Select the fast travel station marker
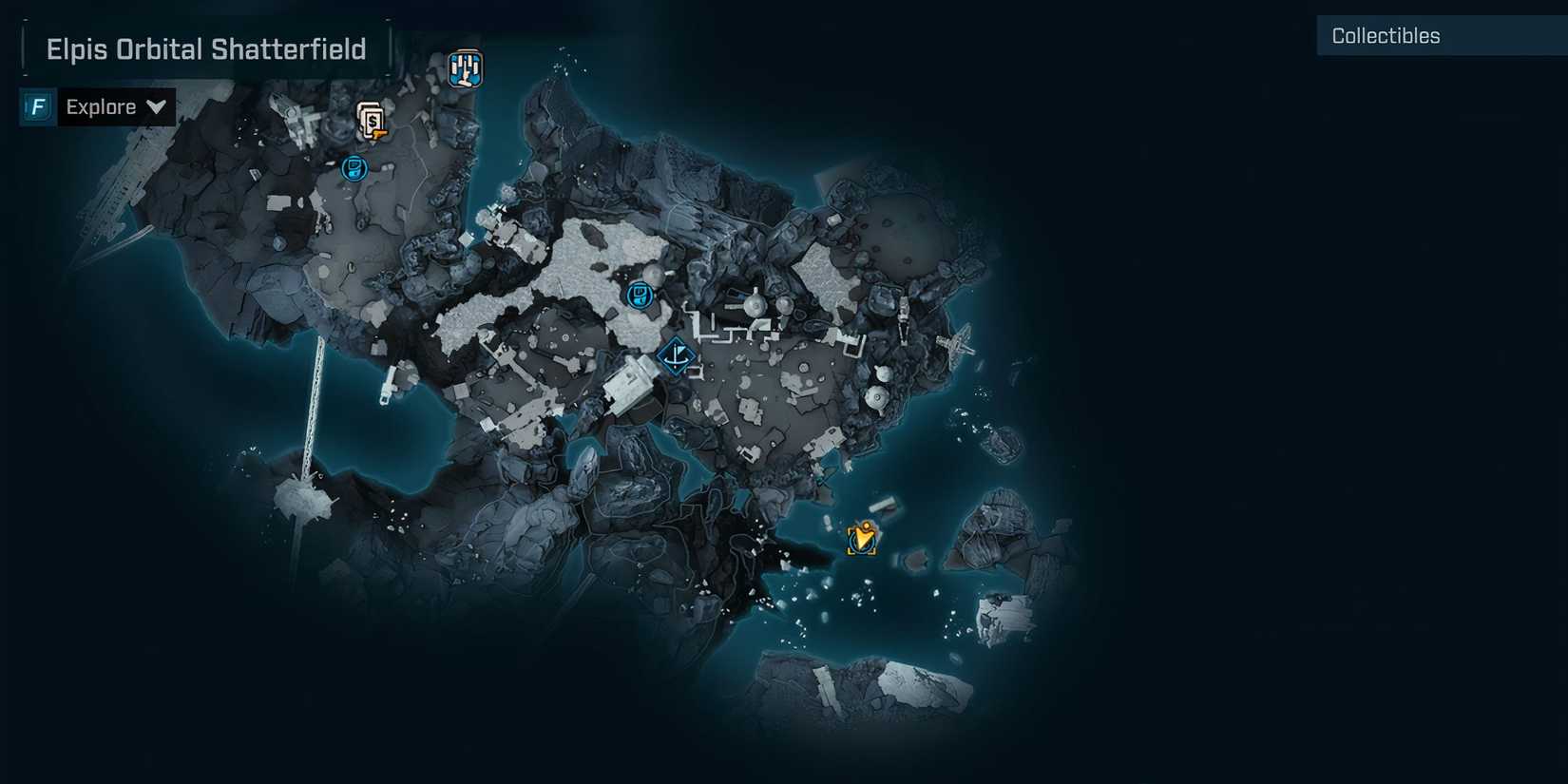The width and height of the screenshot is (1568, 784). coord(465,67)
